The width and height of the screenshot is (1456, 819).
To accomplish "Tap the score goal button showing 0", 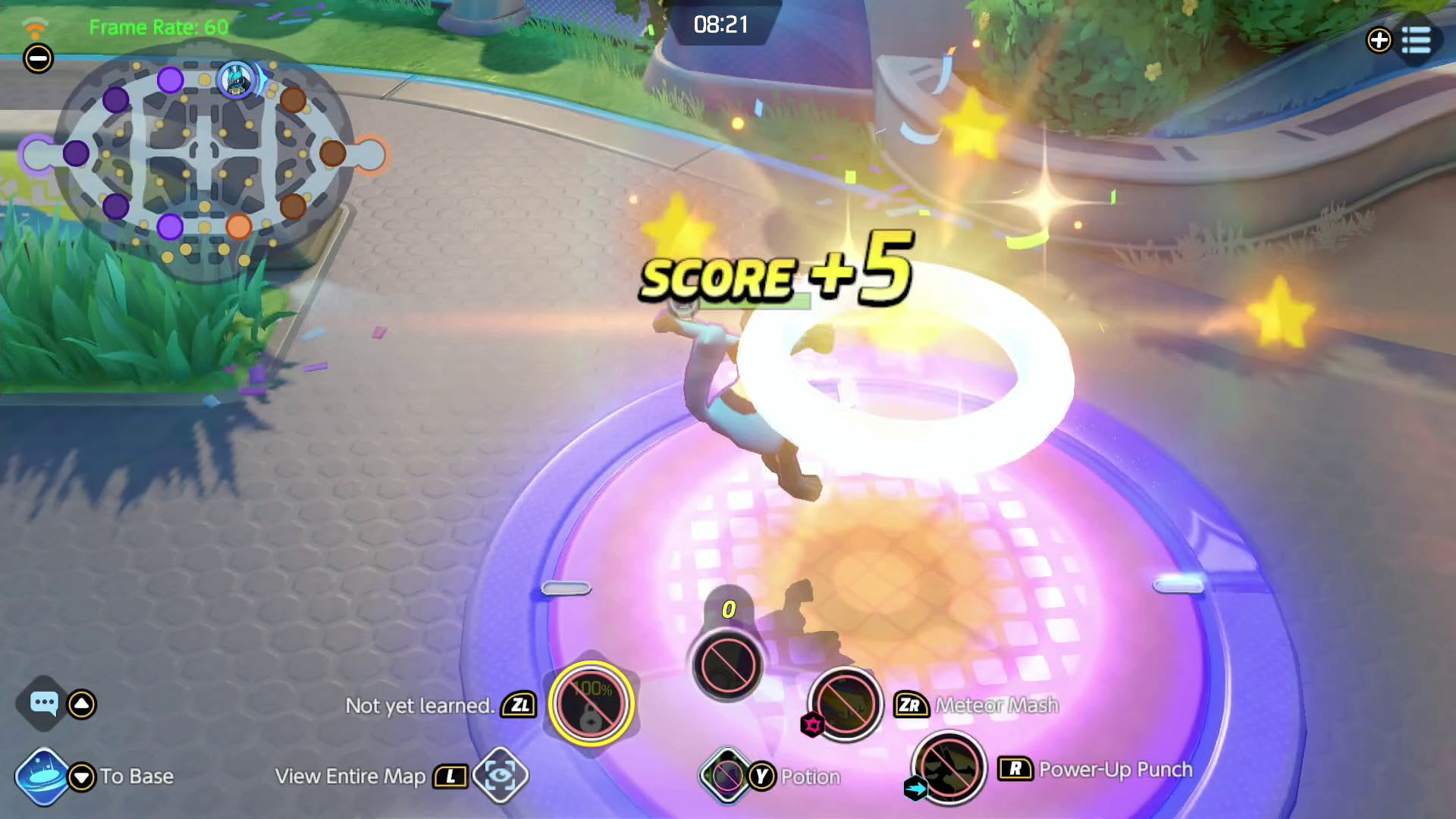I will click(x=728, y=664).
